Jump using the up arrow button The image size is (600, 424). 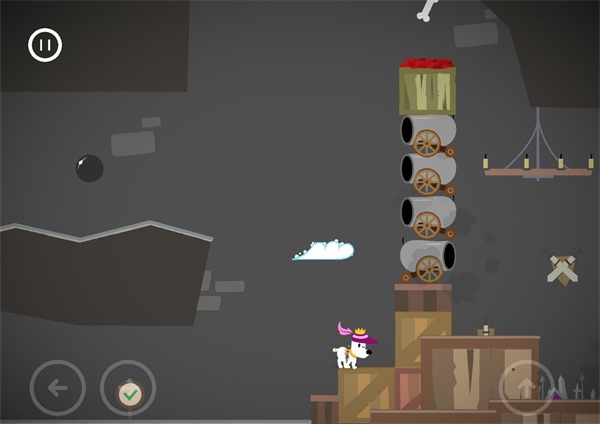[x=527, y=388]
